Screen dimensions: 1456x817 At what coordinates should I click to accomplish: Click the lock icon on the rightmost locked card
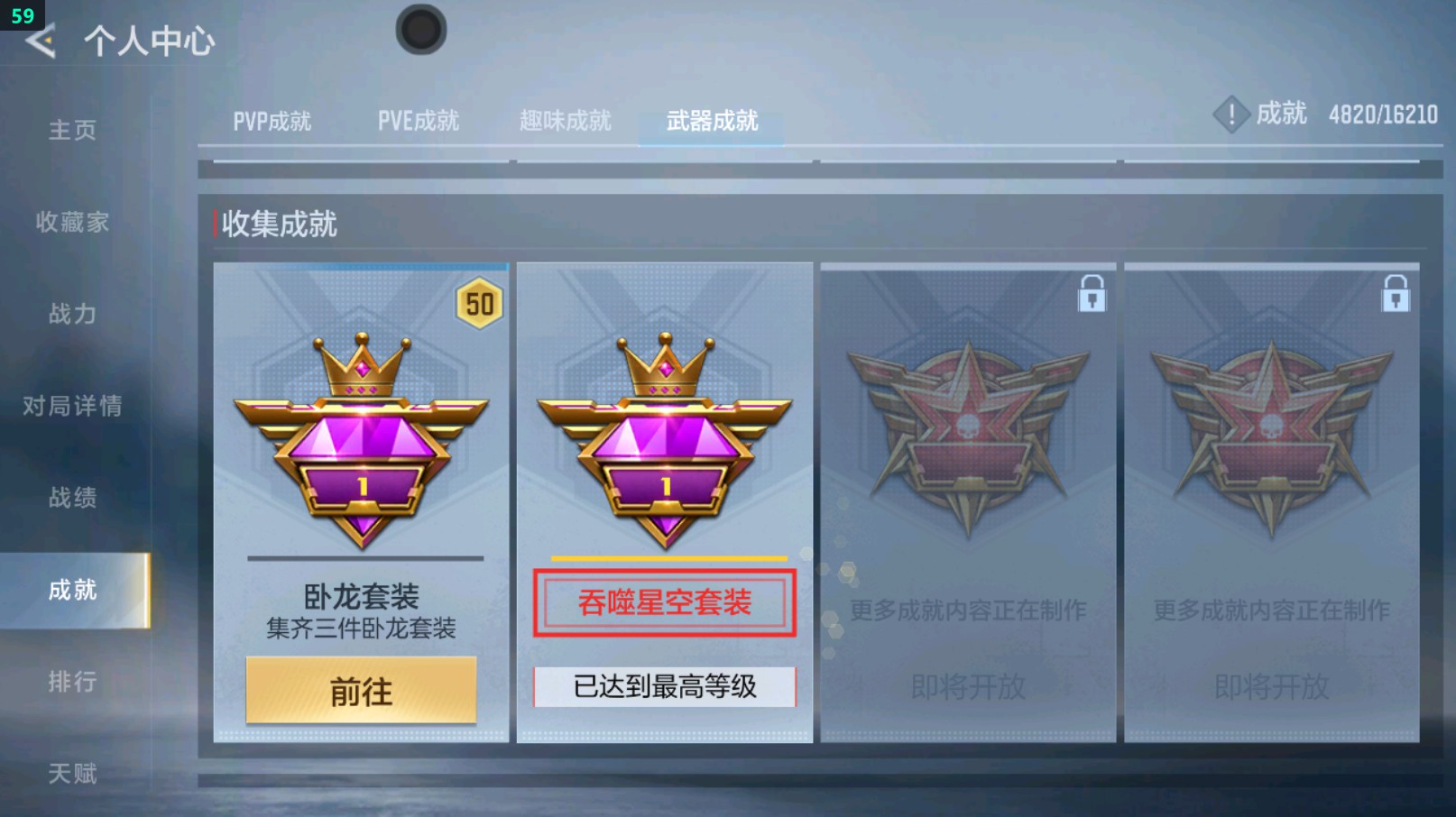pos(1395,295)
